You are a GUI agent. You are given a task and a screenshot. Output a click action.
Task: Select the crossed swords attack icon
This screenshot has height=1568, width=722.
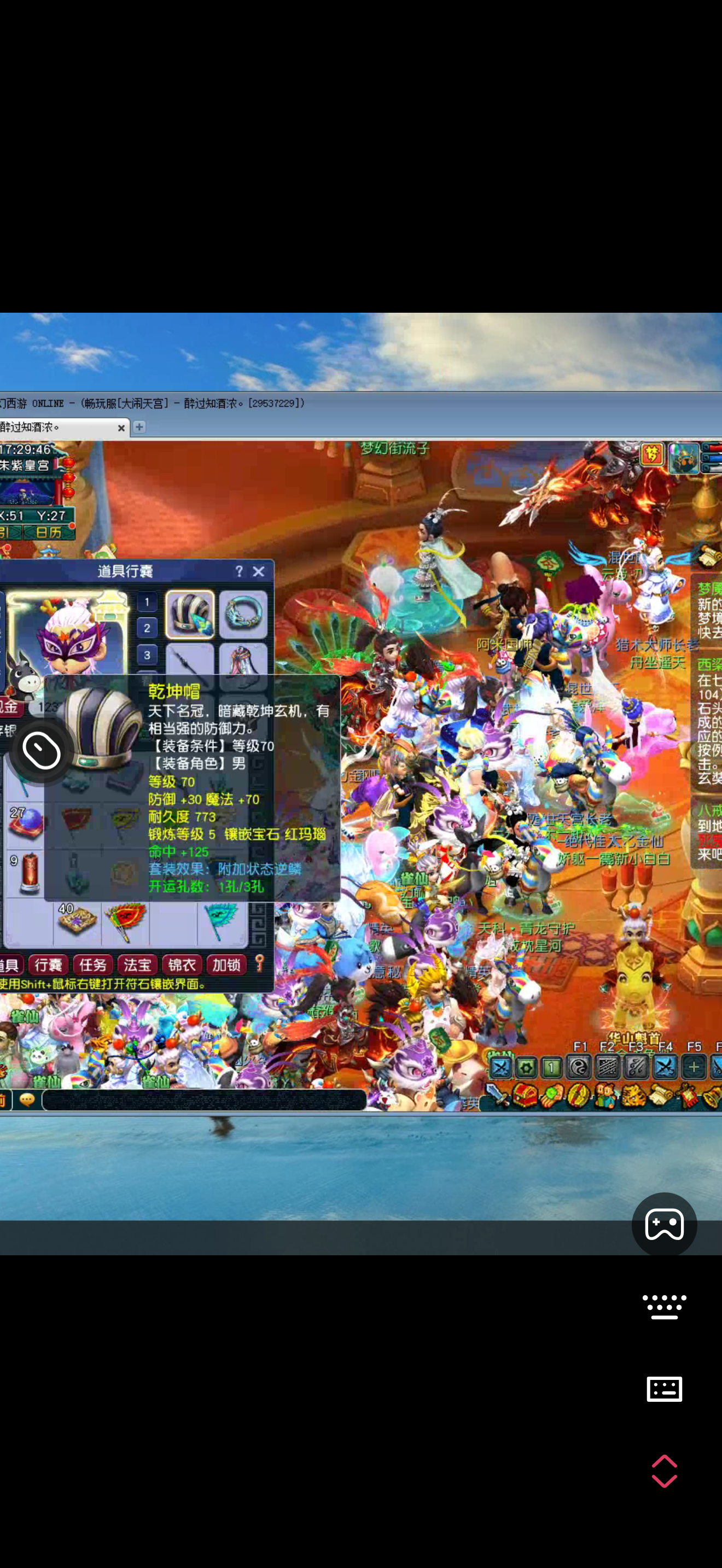(500, 1067)
